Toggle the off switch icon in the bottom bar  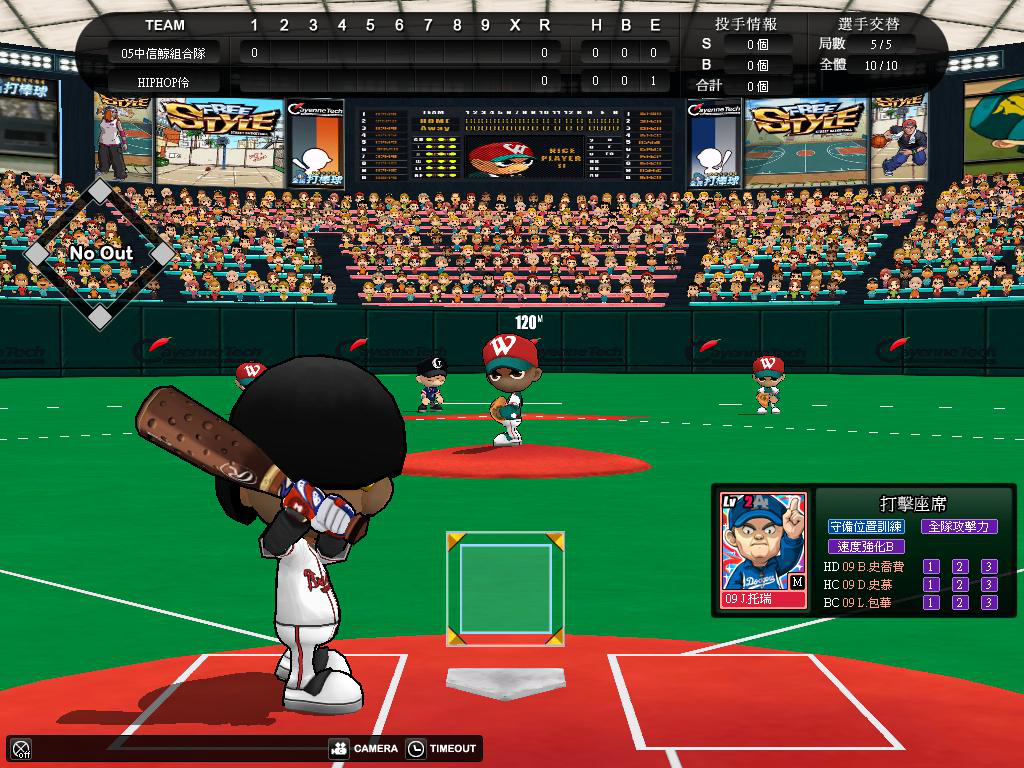pos(21,748)
